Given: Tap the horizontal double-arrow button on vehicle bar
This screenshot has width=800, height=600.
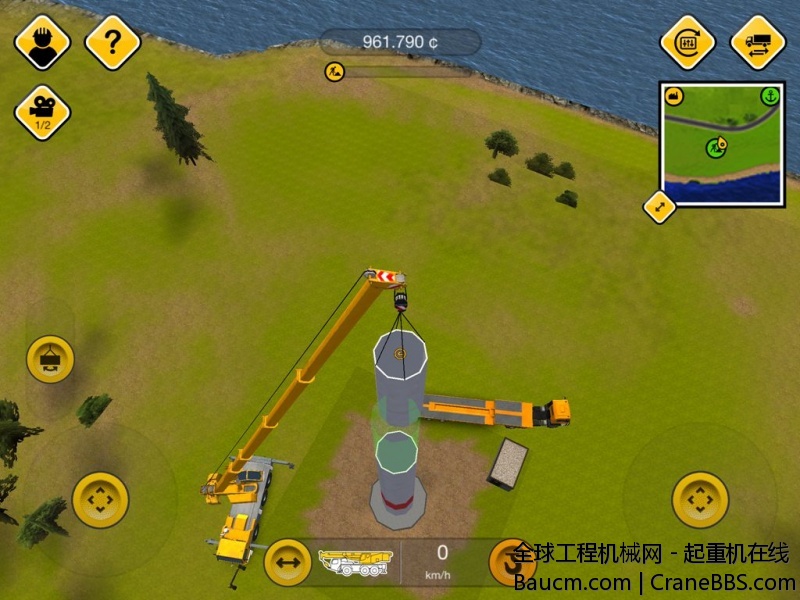Looking at the screenshot, I should click(x=288, y=563).
